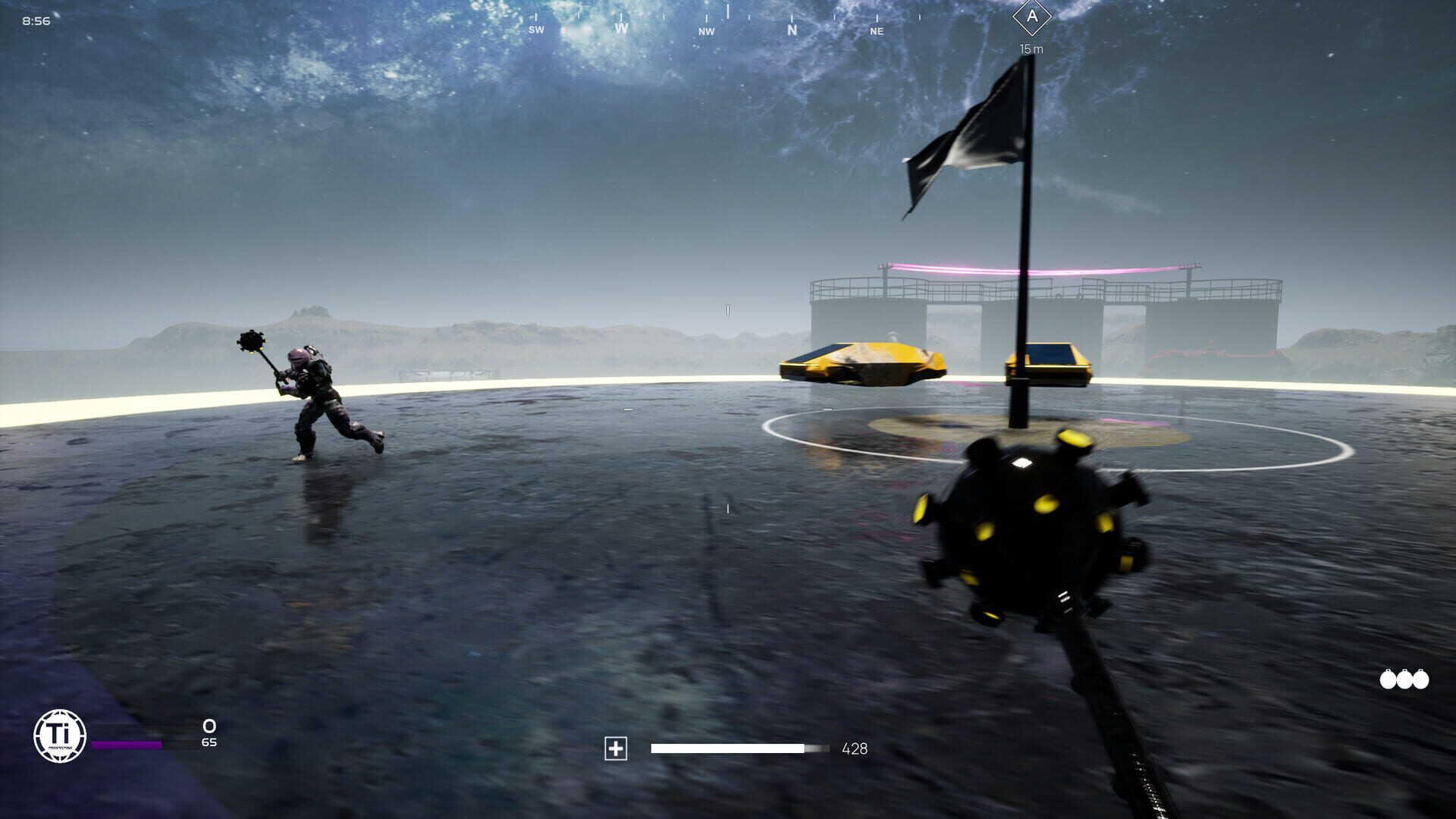Click the 428 health value readout
Image resolution: width=1456 pixels, height=819 pixels.
(855, 748)
